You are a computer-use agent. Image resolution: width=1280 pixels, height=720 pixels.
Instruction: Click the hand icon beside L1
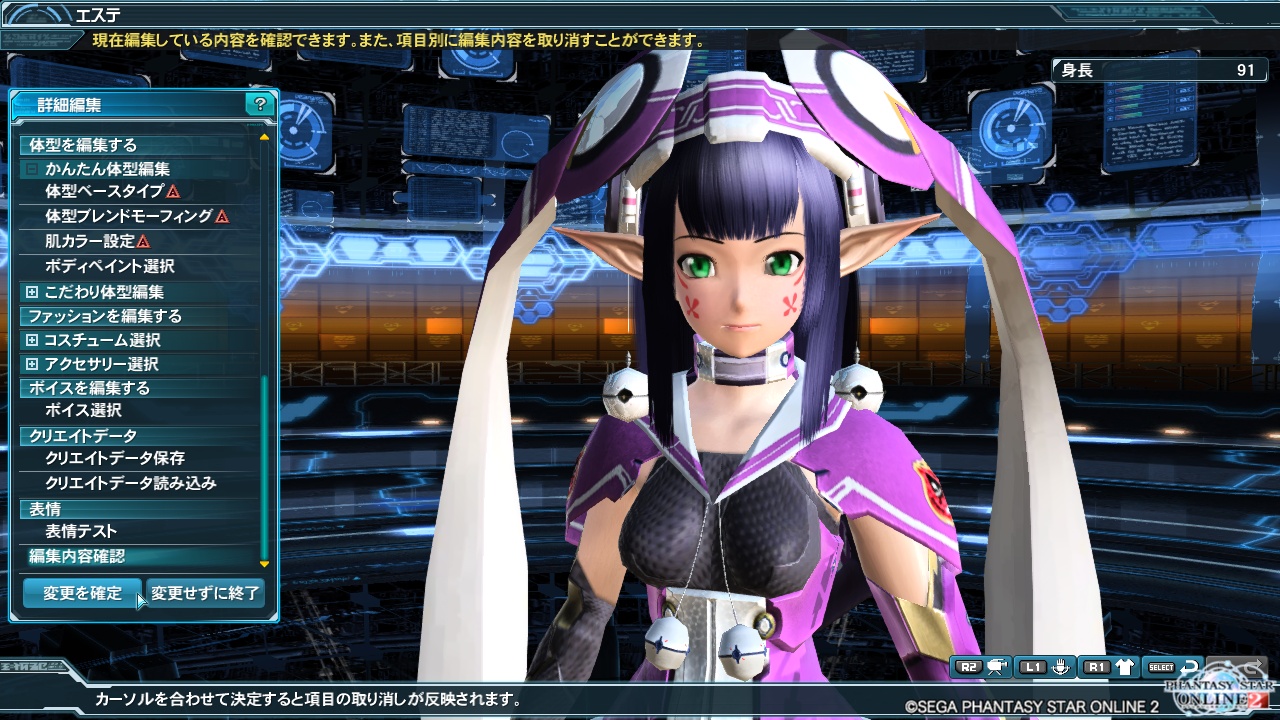[x=1061, y=666]
